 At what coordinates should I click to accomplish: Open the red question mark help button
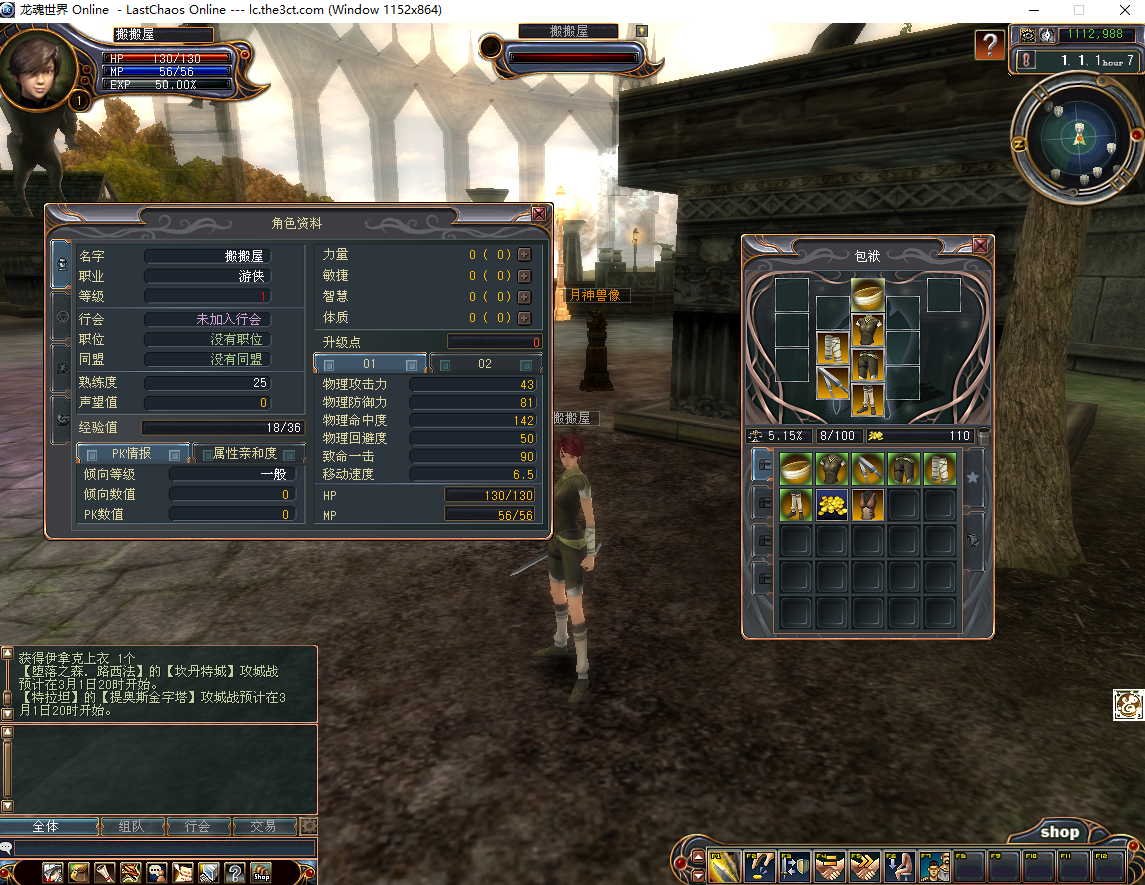coord(990,45)
